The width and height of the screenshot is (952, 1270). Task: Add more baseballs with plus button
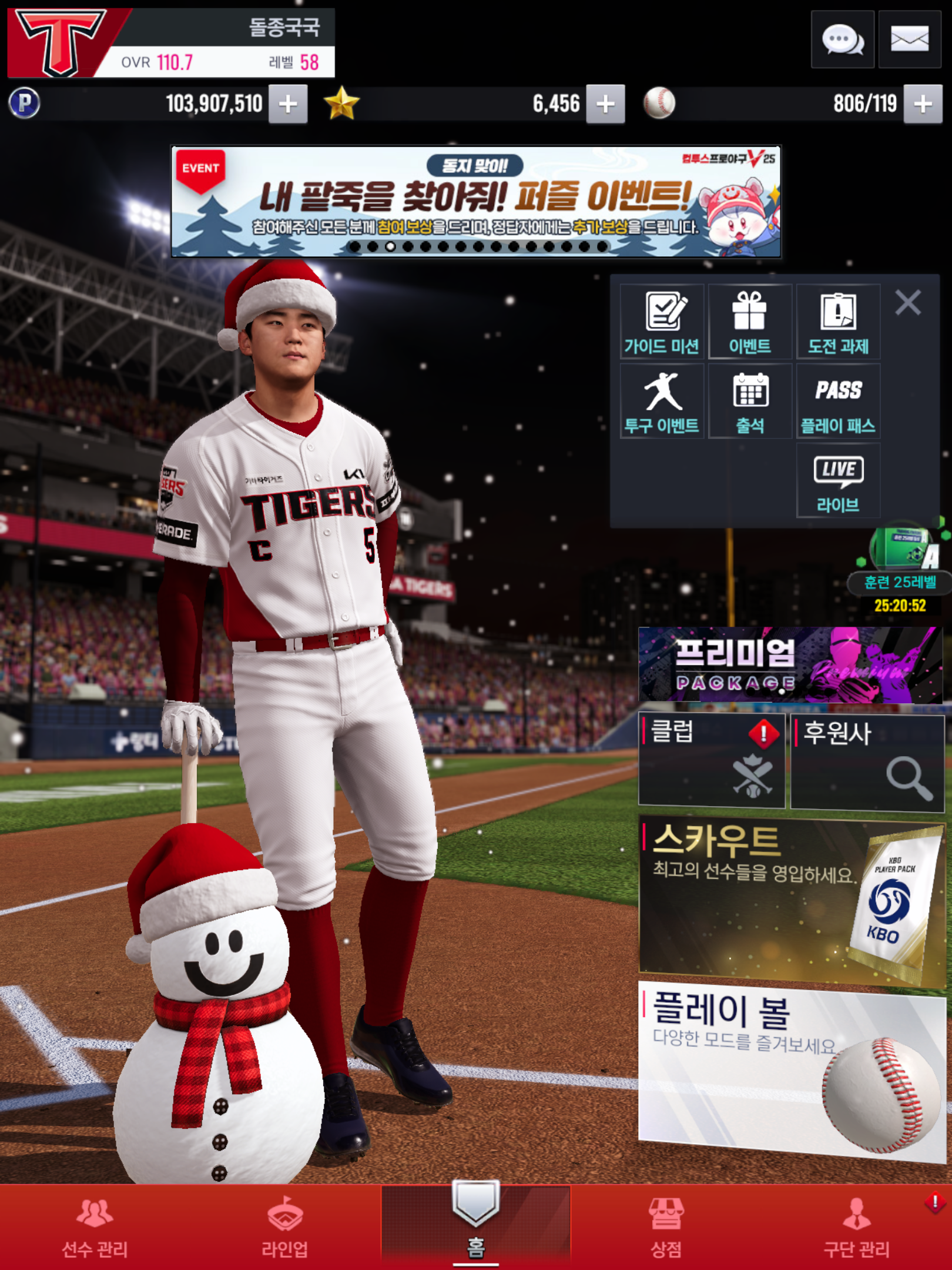pos(923,104)
